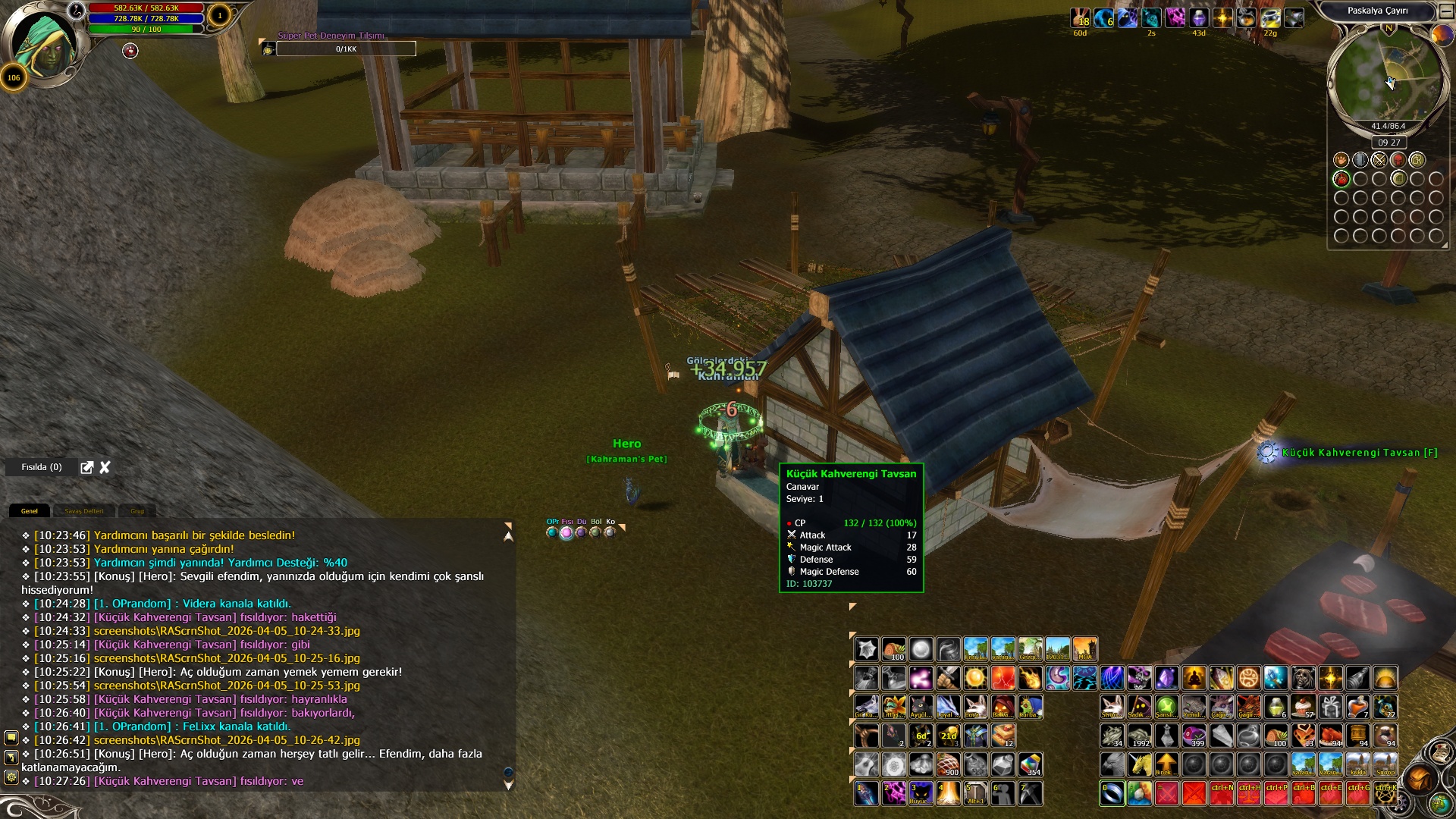Activate the pickaxe skill in slot 7
The image size is (1456, 819).
click(x=1030, y=793)
